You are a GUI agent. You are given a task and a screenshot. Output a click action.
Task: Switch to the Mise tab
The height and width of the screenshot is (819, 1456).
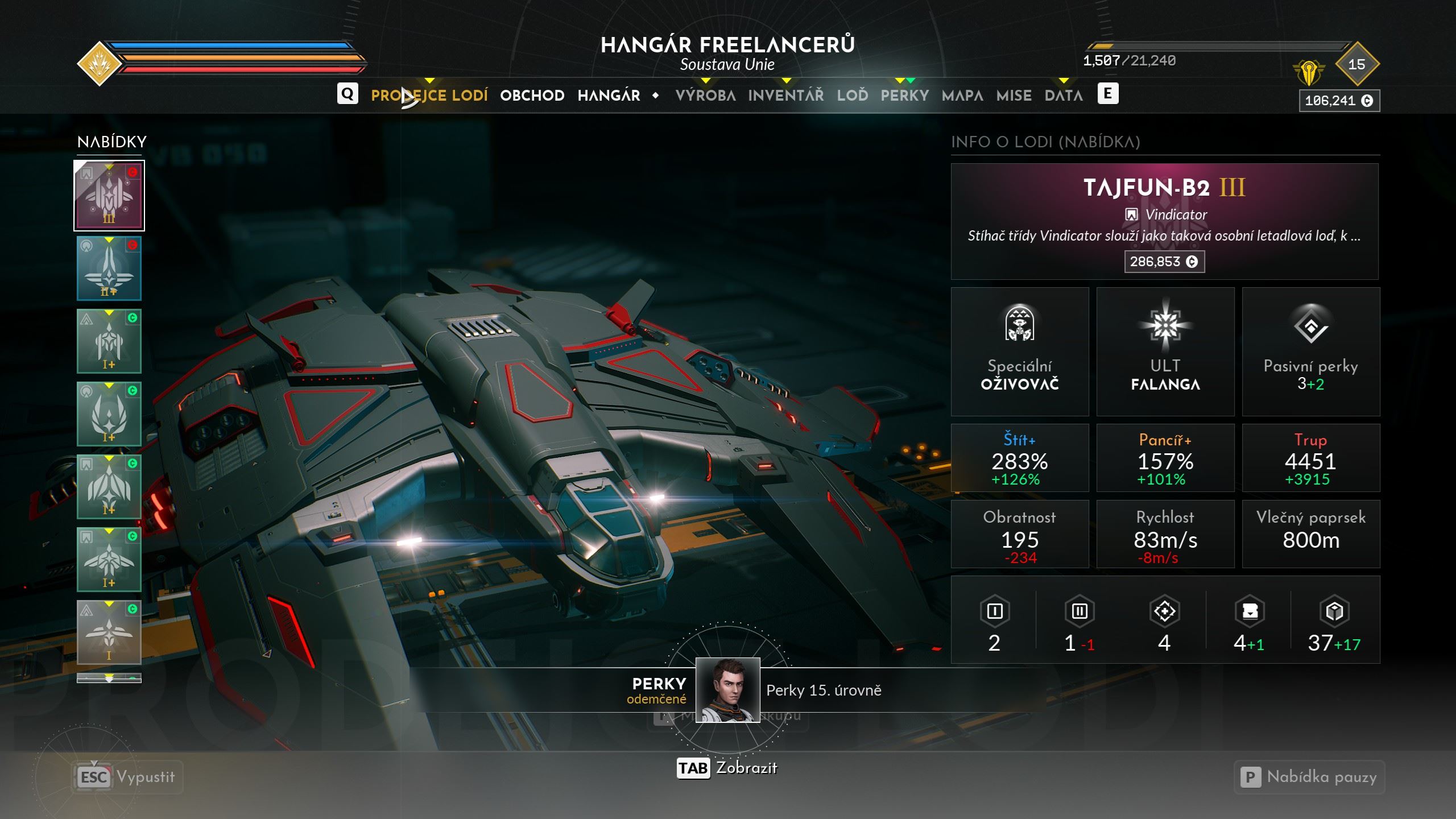(1014, 96)
